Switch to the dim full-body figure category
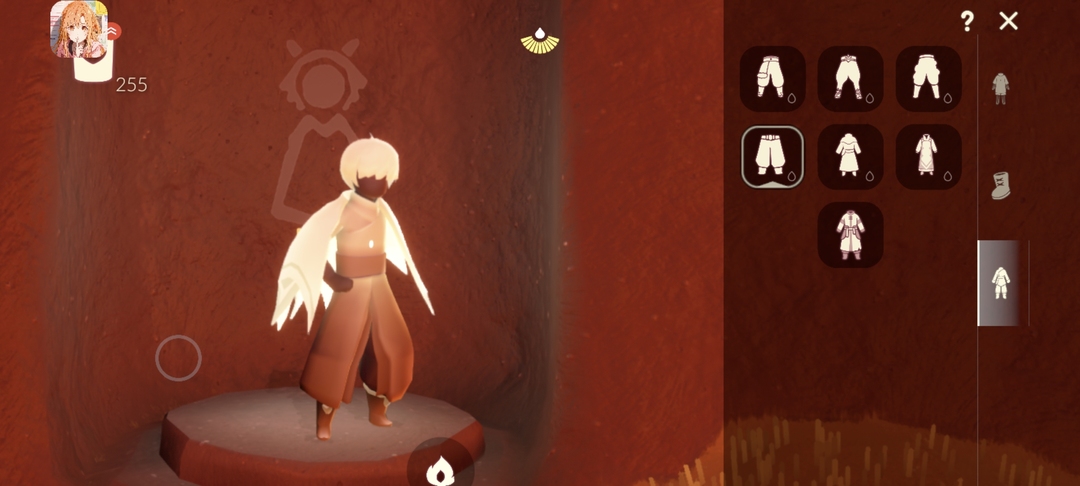 coord(1000,88)
